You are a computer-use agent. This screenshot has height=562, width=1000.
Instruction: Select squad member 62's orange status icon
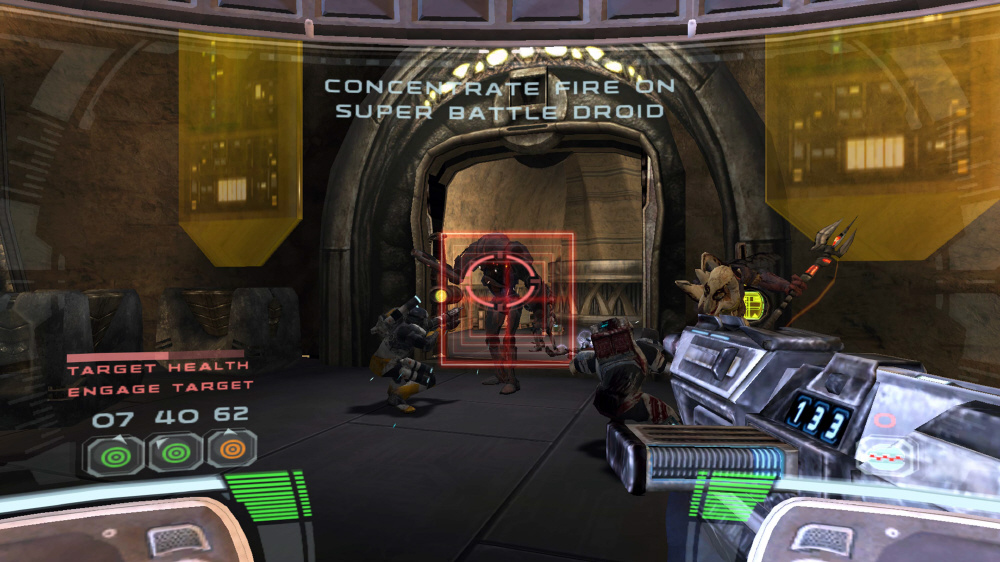pyautogui.click(x=231, y=450)
